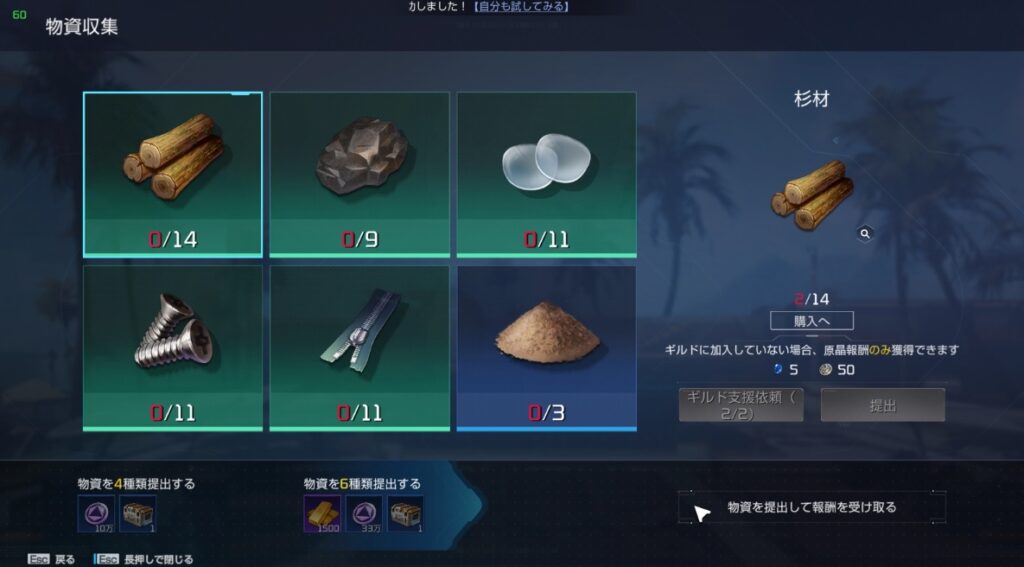This screenshot has width=1024, height=567.
Task: Choose the clear glass pieces tile
Action: [546, 174]
